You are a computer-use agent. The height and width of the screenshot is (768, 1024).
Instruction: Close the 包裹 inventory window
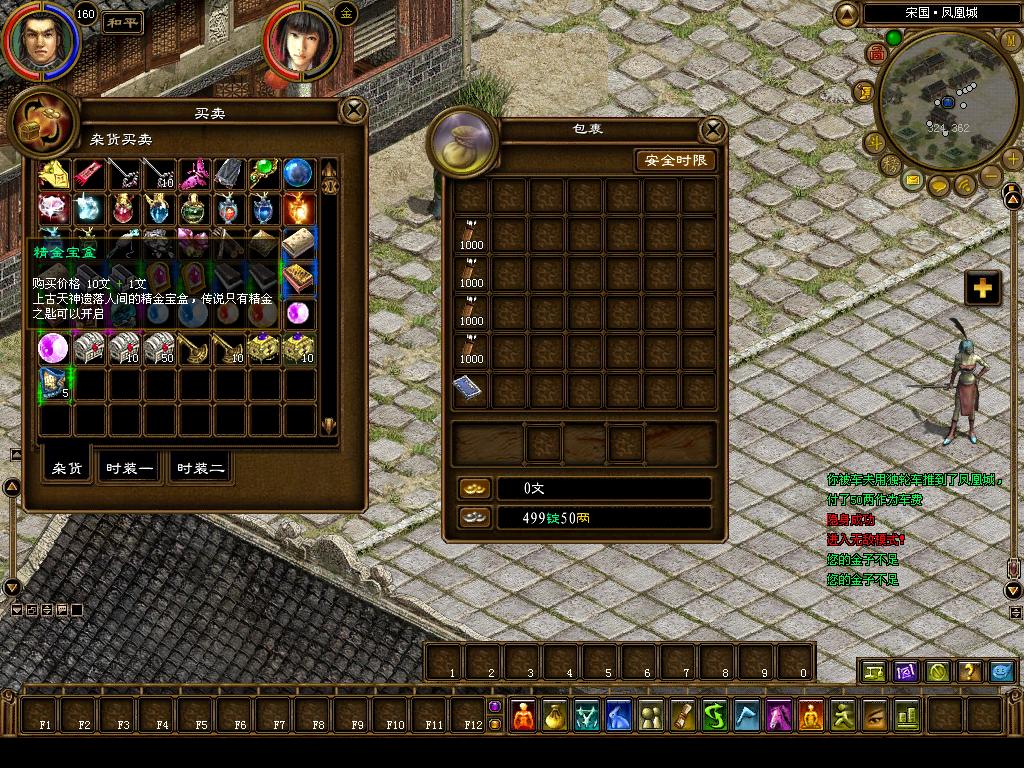[712, 129]
